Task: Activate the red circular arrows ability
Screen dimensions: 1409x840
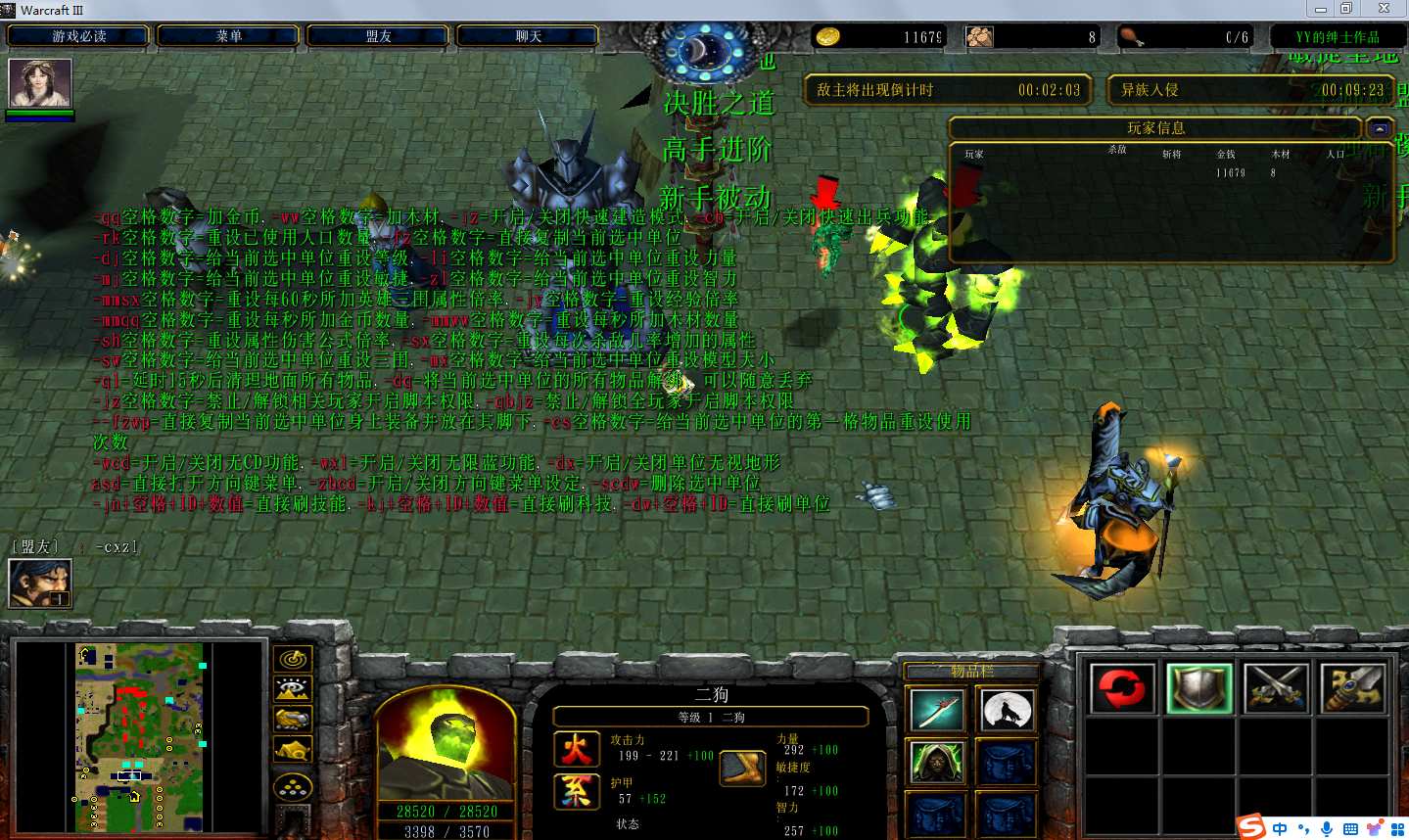Action: click(1122, 687)
